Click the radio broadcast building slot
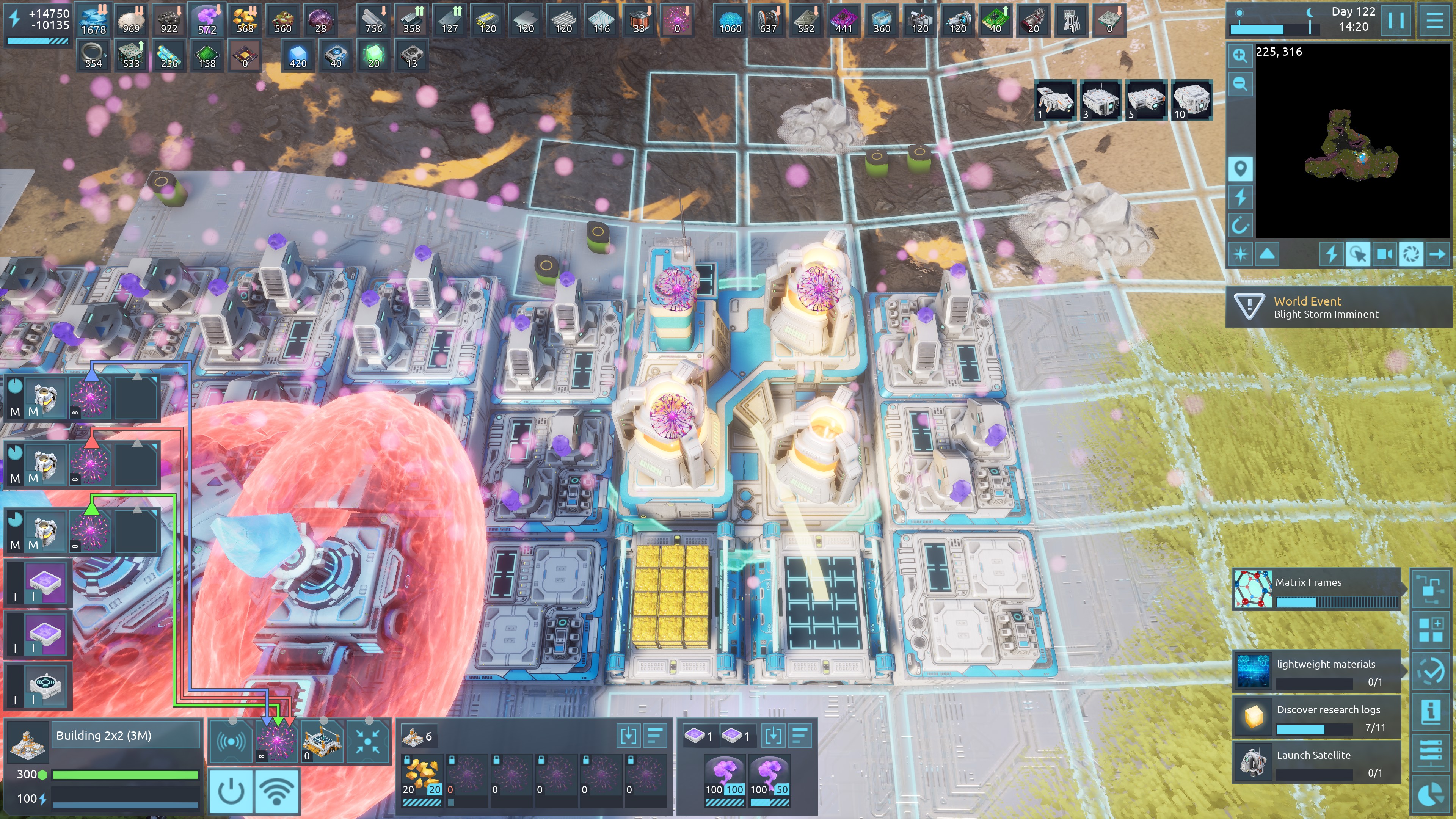This screenshot has width=1456, height=819. click(231, 741)
